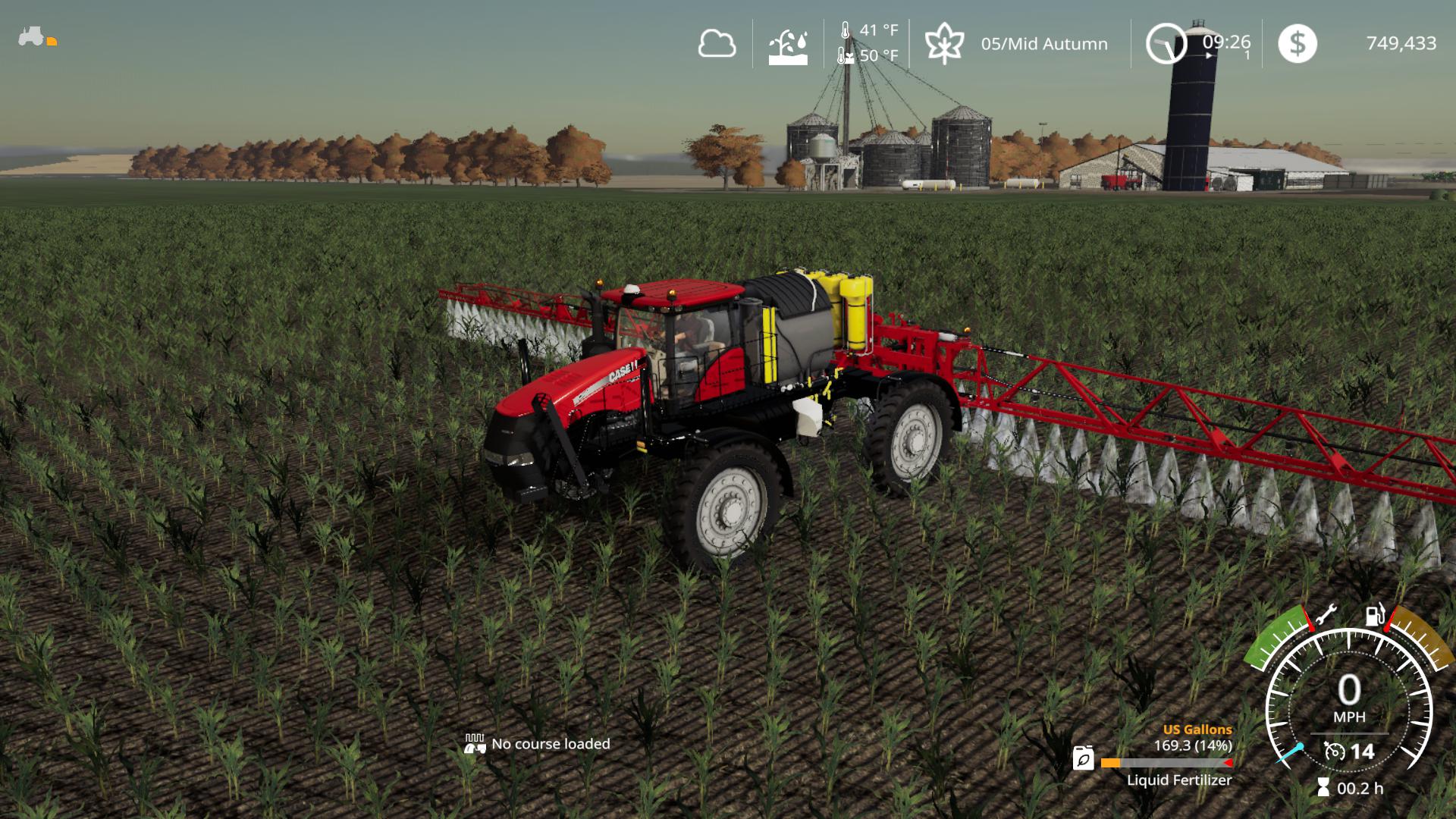1456x819 pixels.
Task: Open the dollar sign money icon
Action: coord(1297,43)
